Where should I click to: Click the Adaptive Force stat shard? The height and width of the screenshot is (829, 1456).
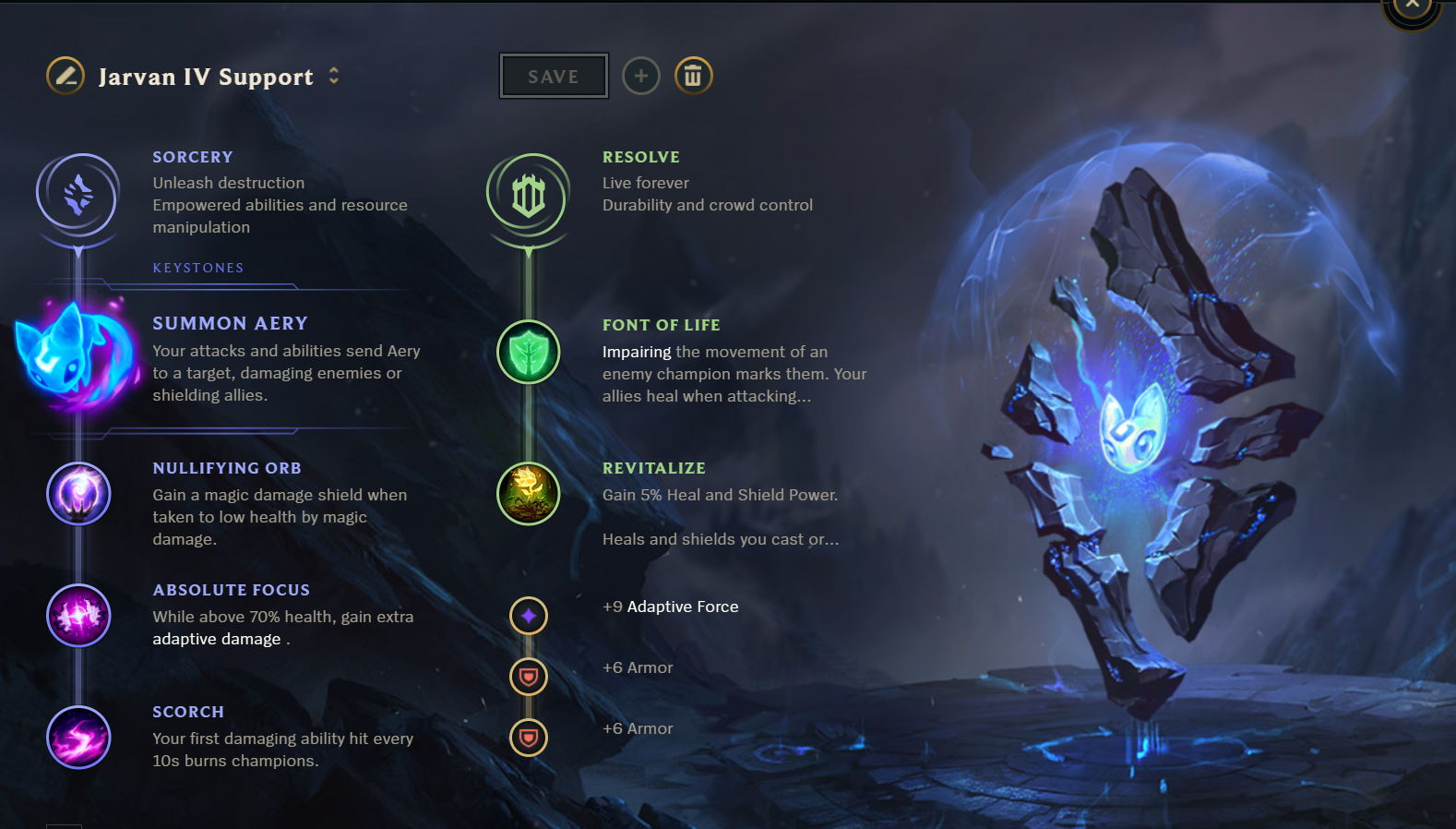529,616
